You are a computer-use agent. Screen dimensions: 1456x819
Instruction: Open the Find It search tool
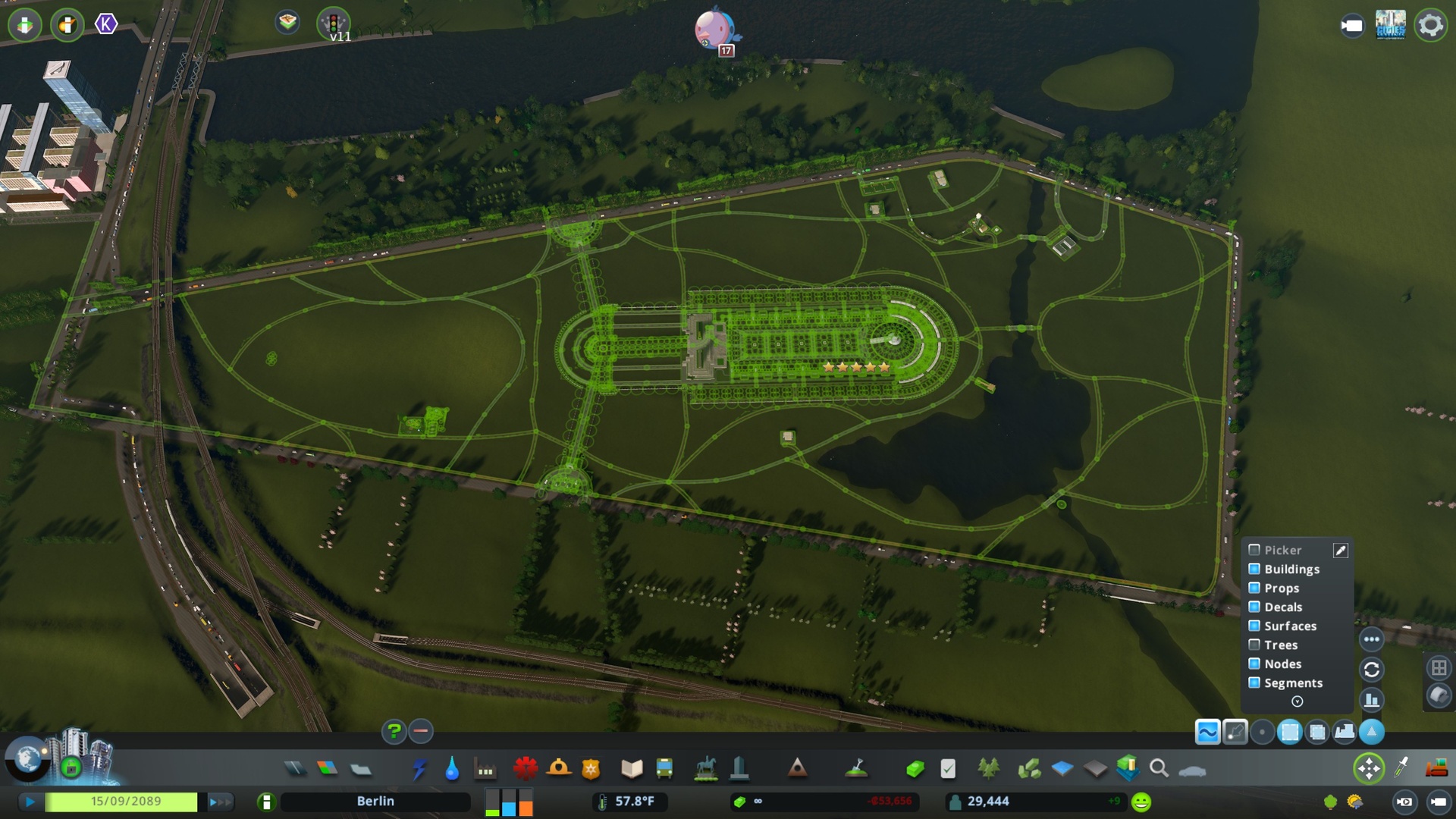click(x=1158, y=768)
